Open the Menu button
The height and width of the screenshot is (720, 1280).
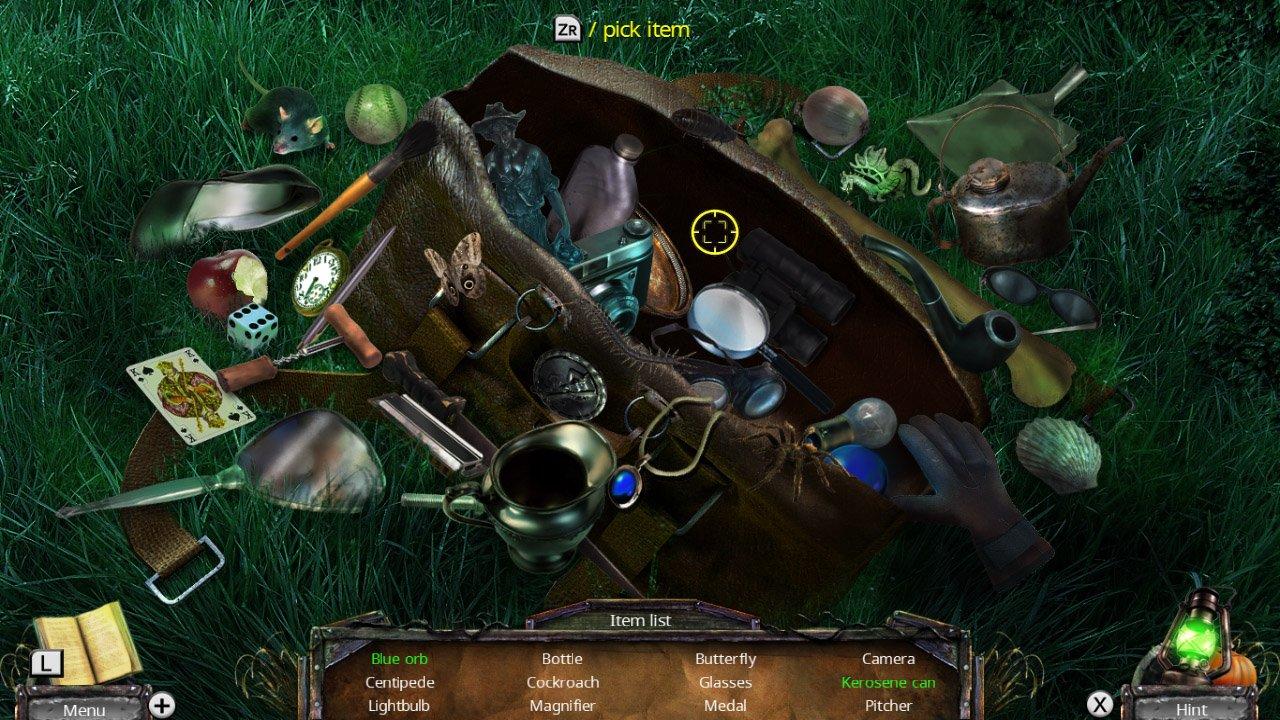(x=84, y=708)
